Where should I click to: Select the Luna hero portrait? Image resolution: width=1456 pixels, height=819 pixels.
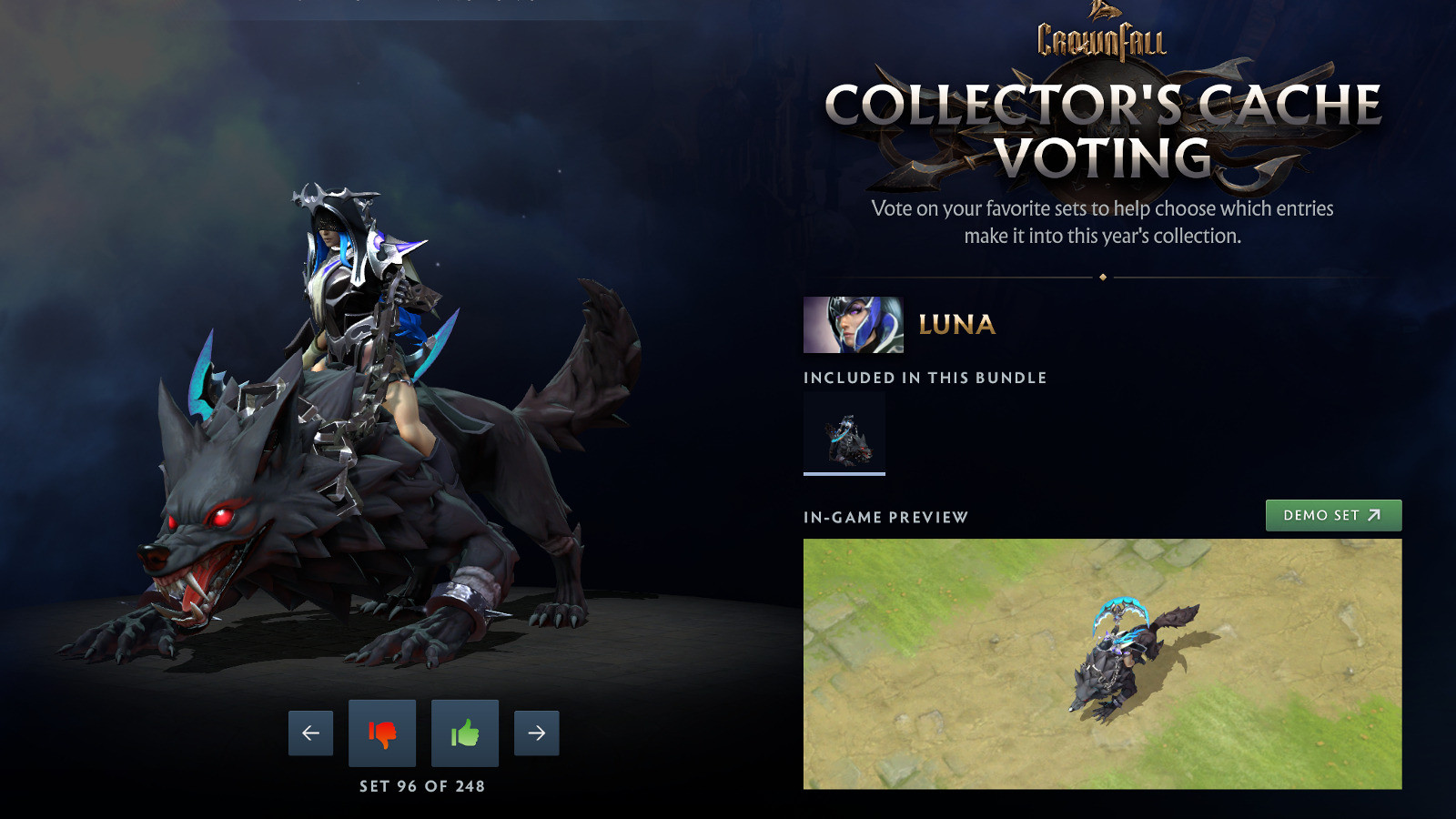pos(853,325)
